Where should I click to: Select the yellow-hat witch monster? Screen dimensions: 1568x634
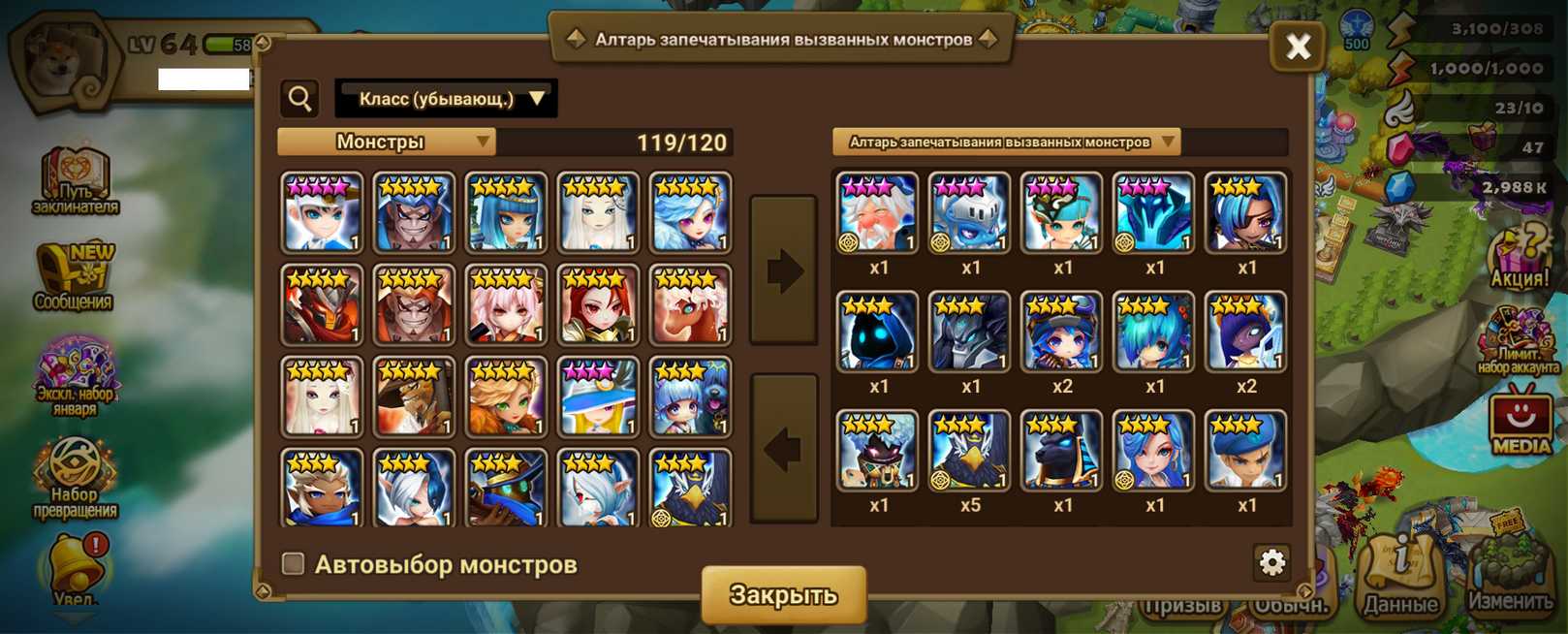[598, 397]
